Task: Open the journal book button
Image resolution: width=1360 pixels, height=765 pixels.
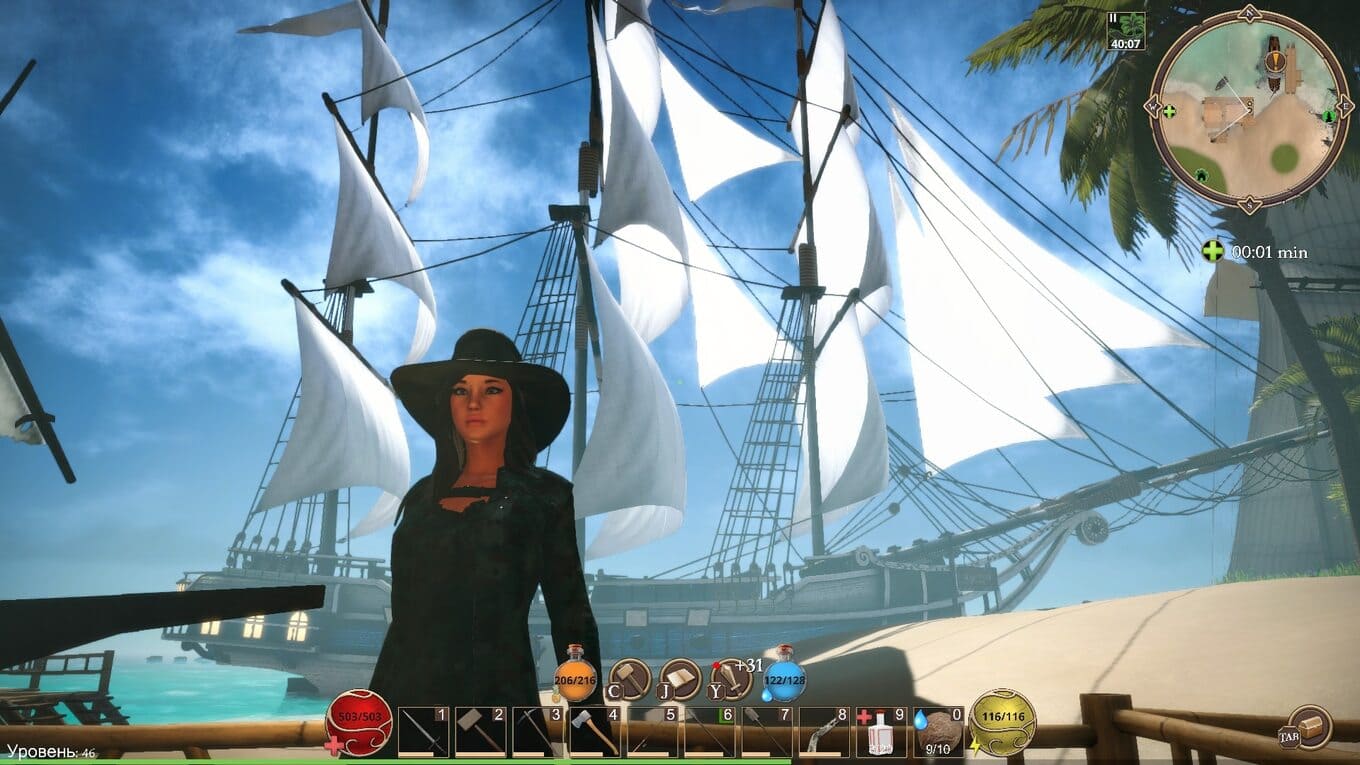Action: click(x=680, y=680)
